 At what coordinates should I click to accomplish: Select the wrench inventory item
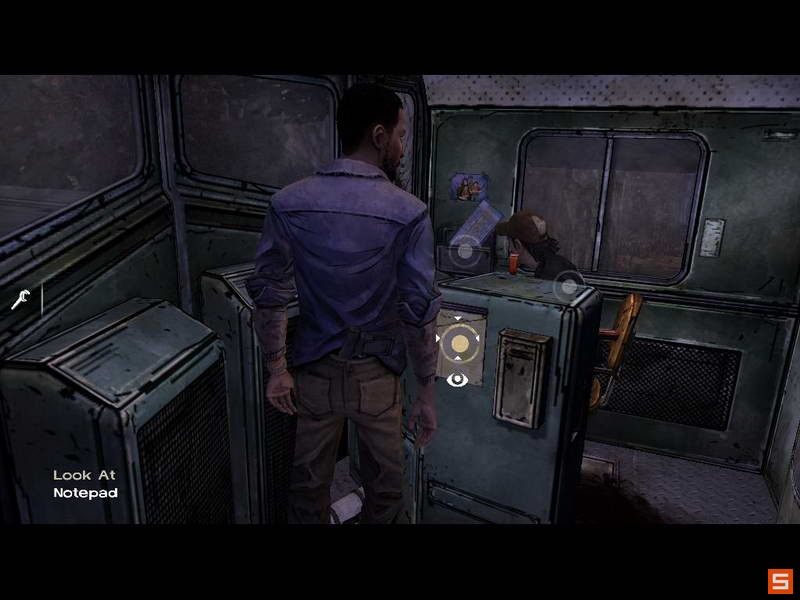(20, 298)
